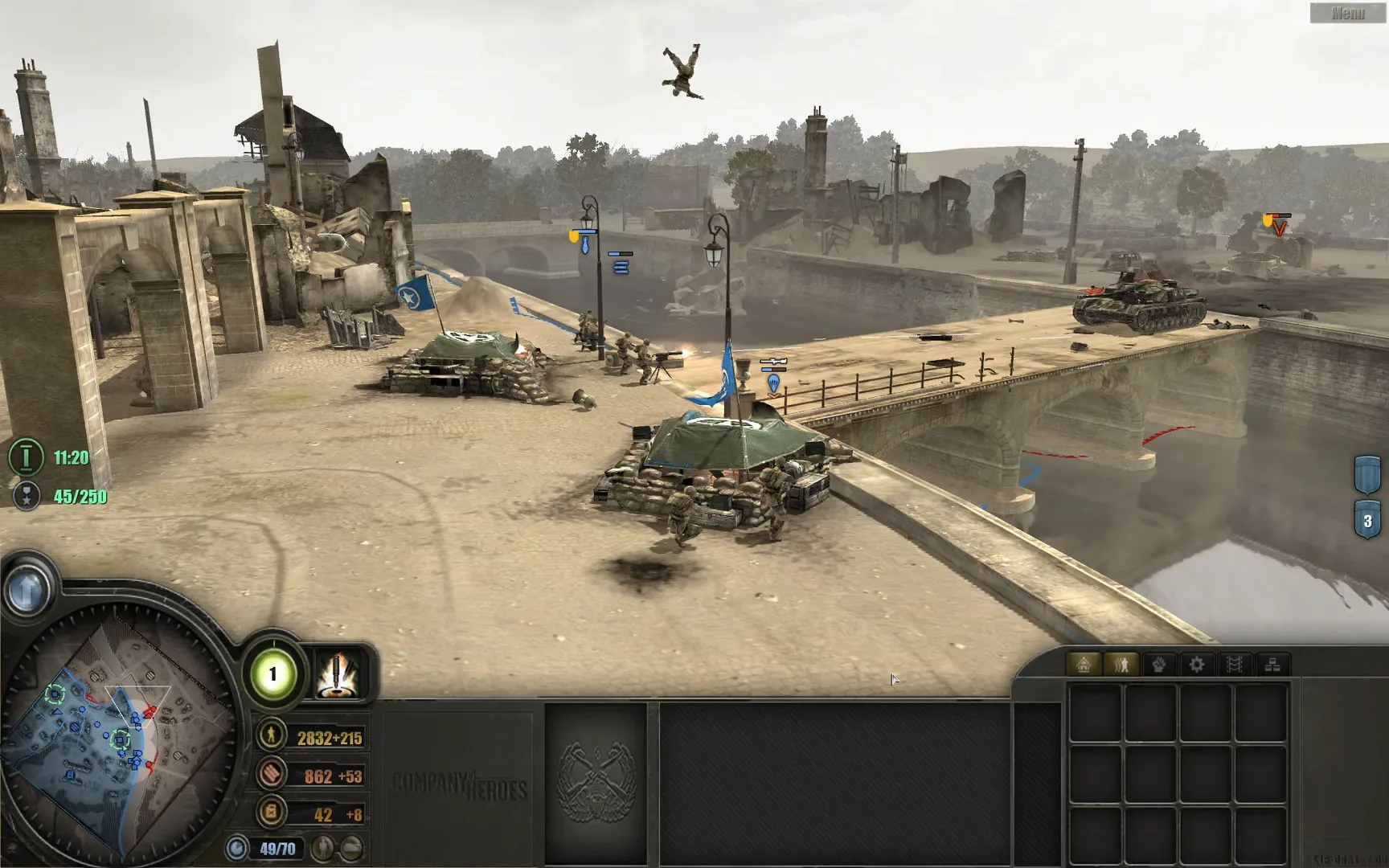Select the gear-shaped vehicle production icon
The image size is (1389, 868).
(x=1198, y=664)
